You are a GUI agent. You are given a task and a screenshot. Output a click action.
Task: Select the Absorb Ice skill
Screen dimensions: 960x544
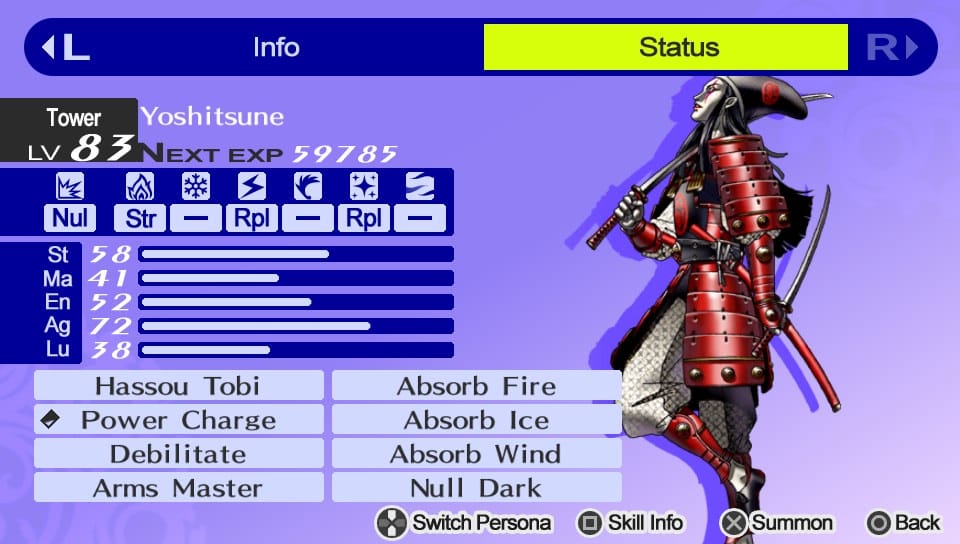[x=476, y=420]
